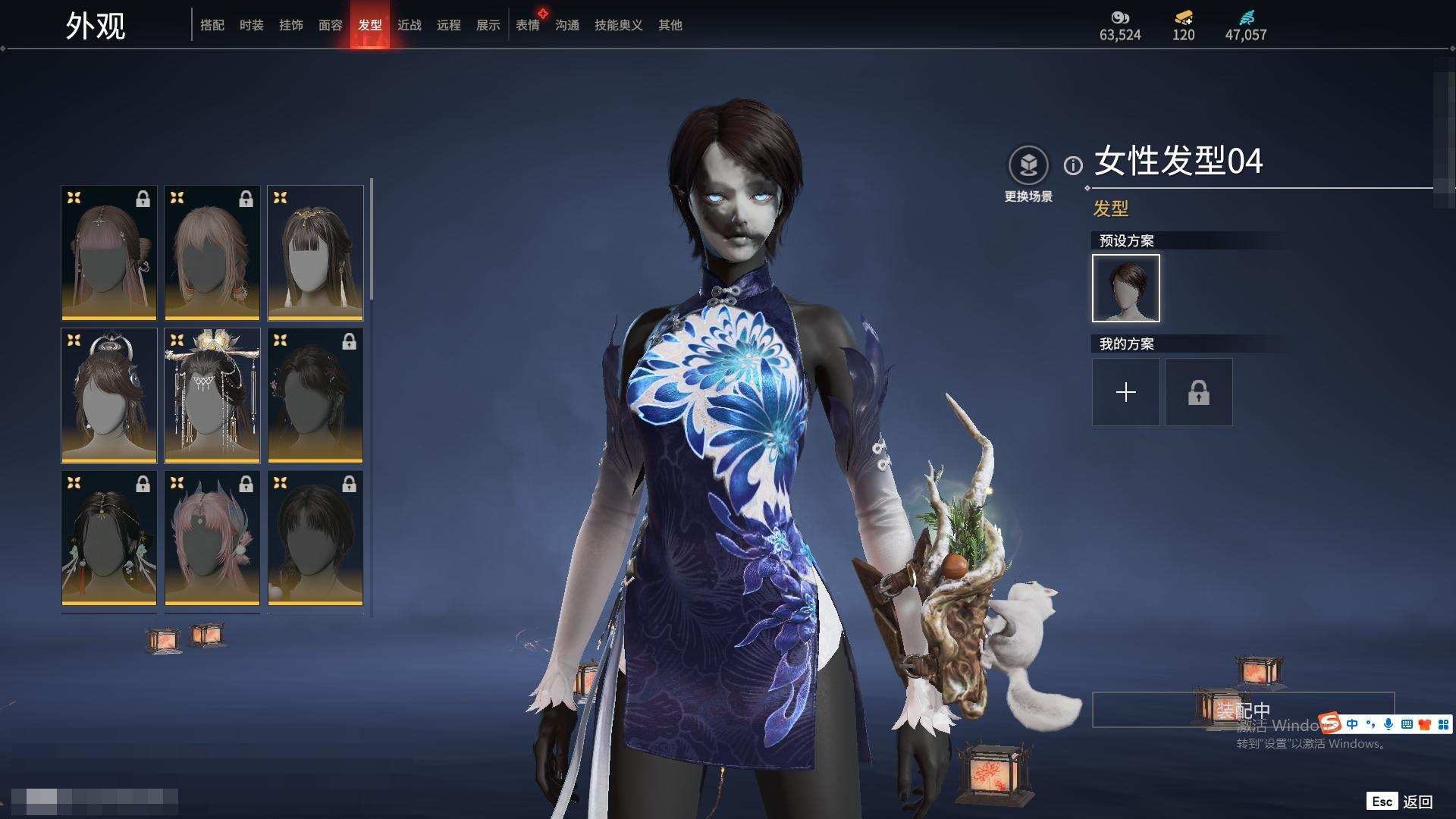
Task: Switch to the 其他 tab
Action: click(670, 25)
